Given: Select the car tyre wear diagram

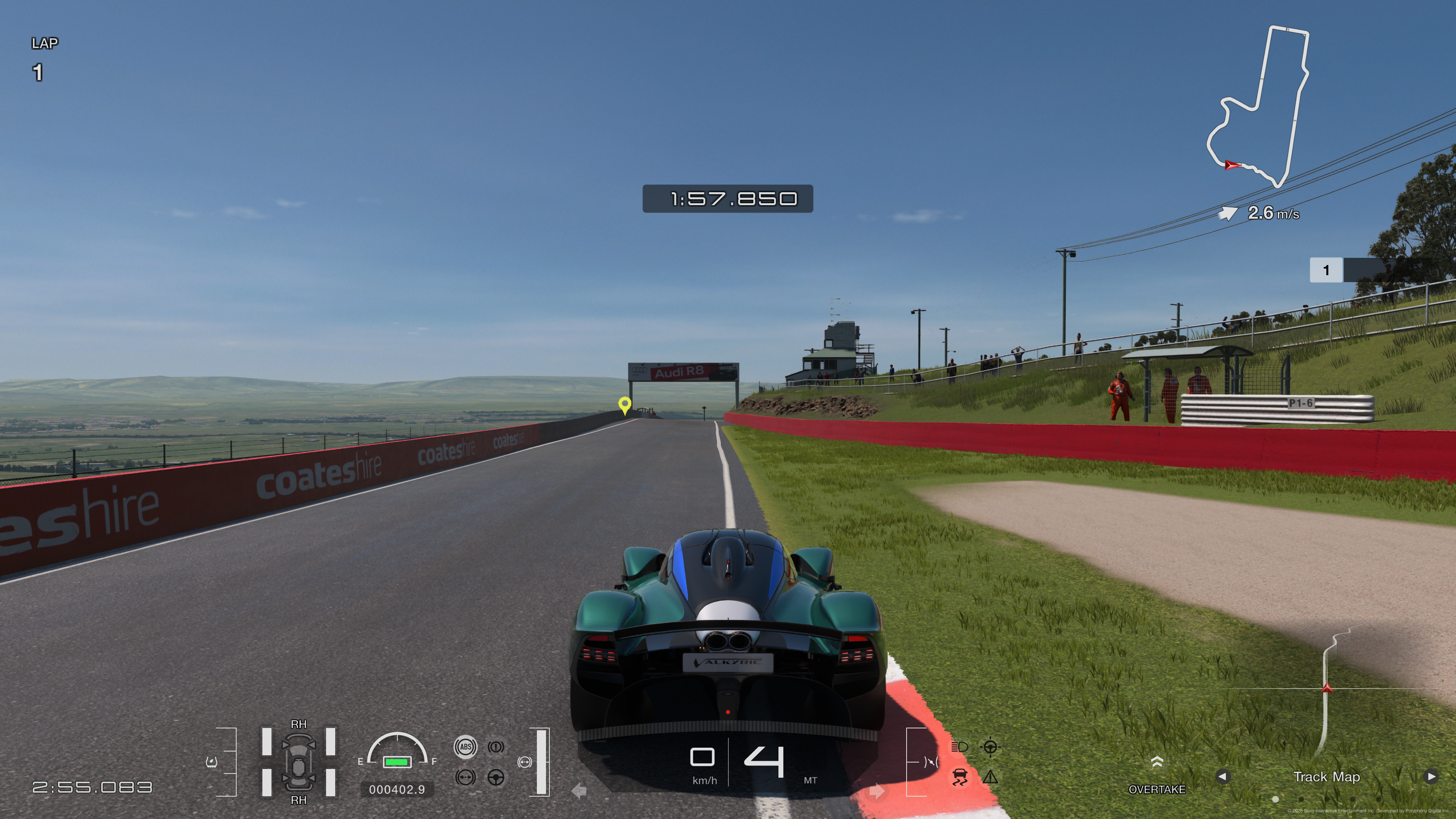Looking at the screenshot, I should point(298,762).
